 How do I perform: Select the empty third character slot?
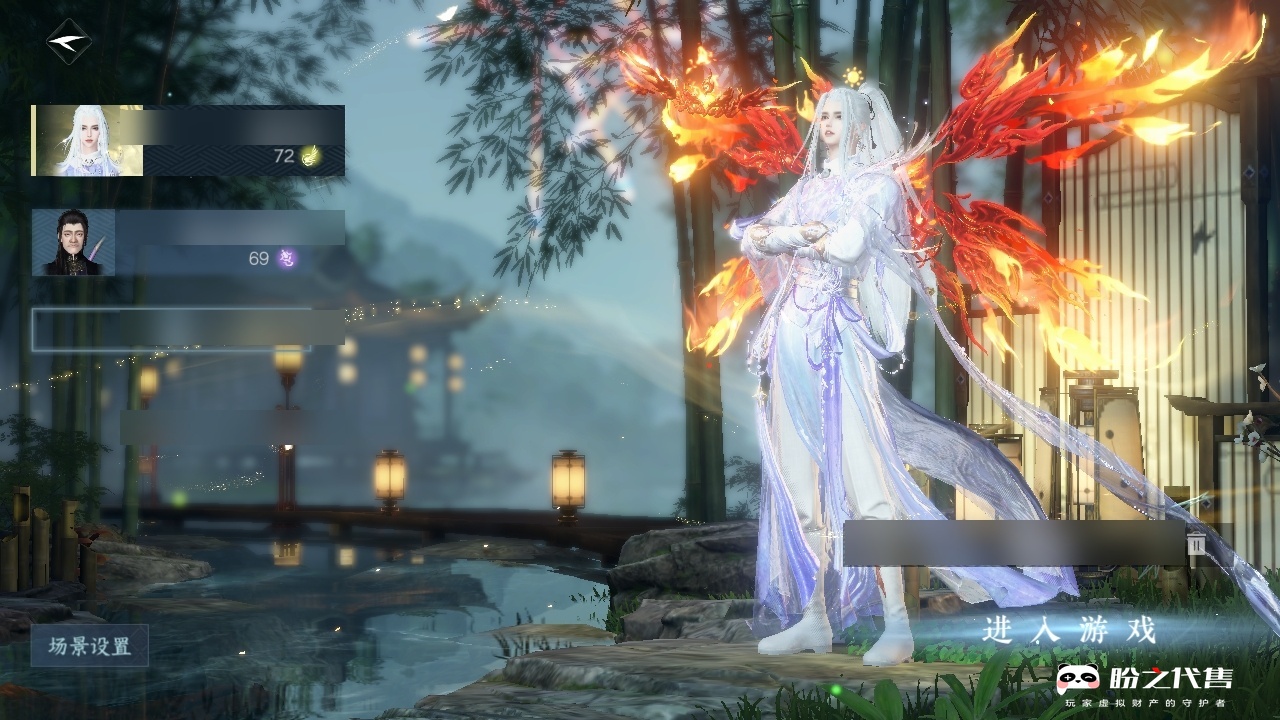[x=188, y=329]
